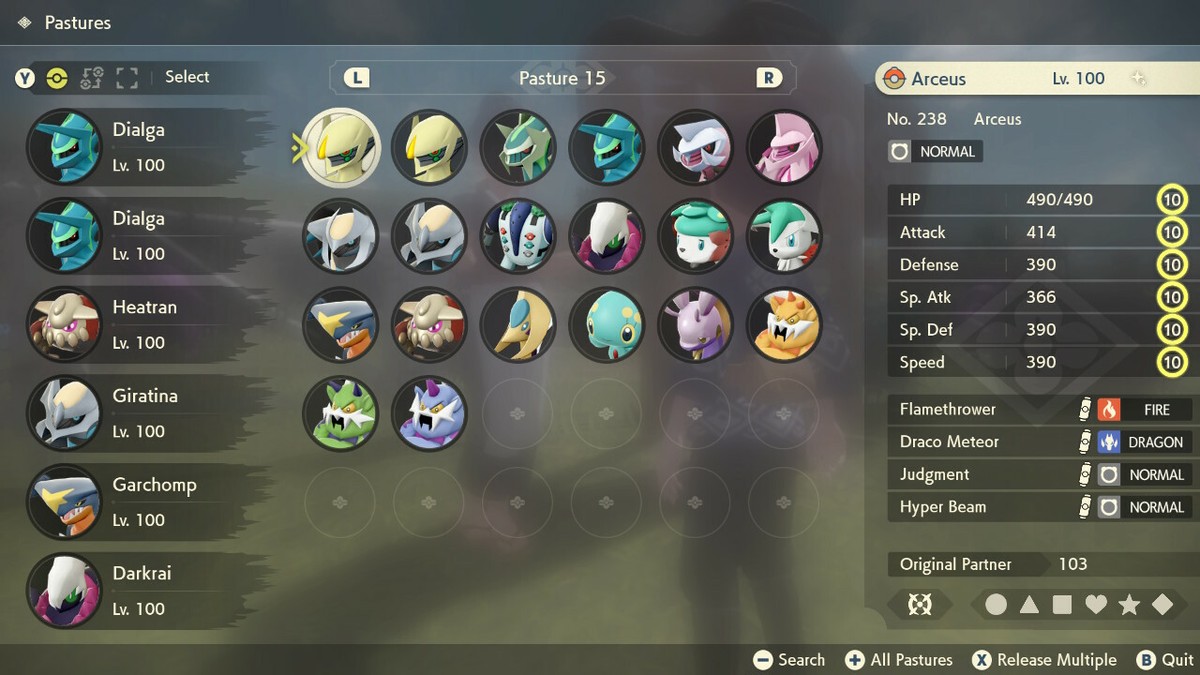The width and height of the screenshot is (1200, 675).
Task: Select the Draco Meteor move row
Action: [1040, 442]
